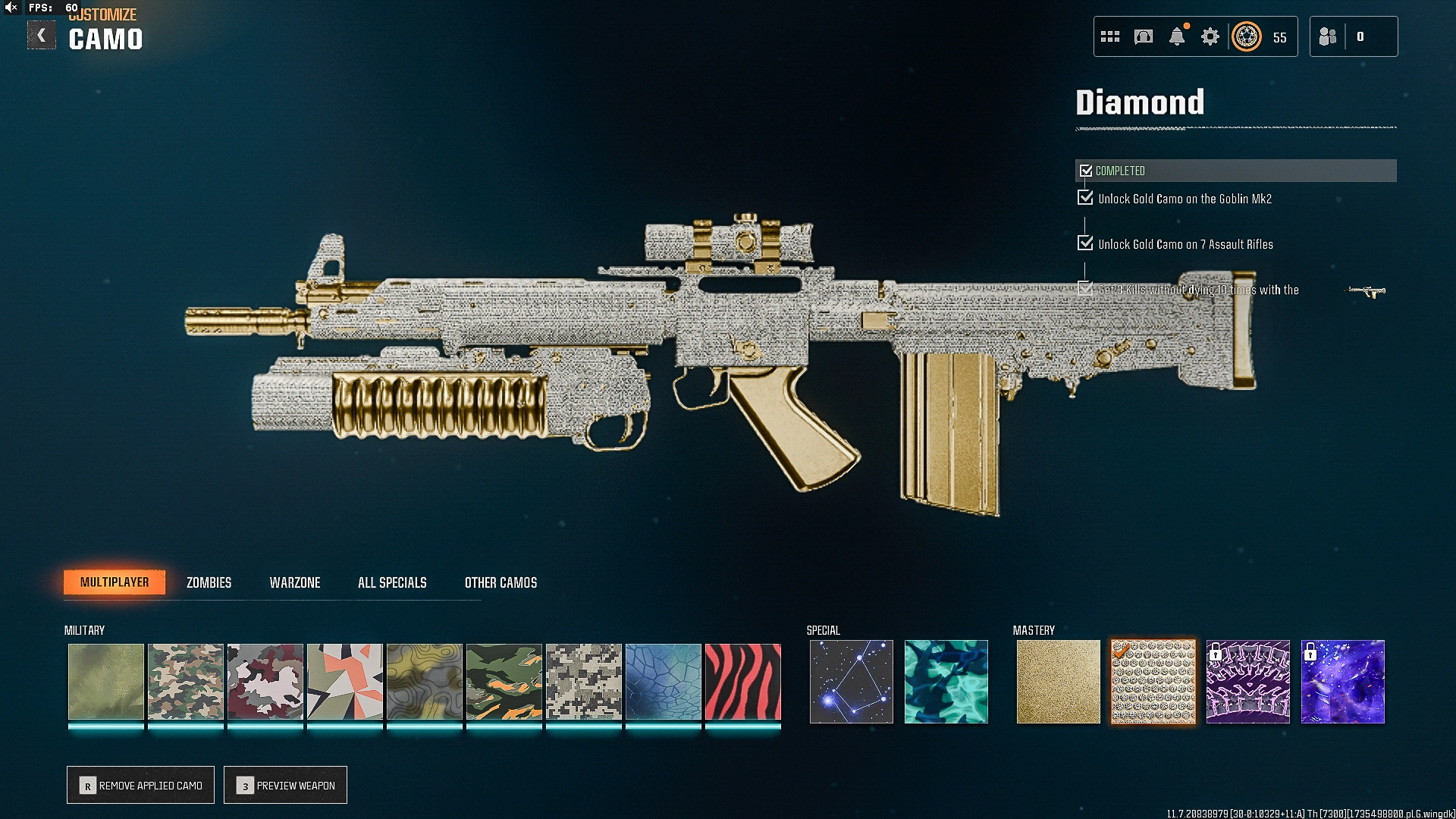Select the locked purple crystal mastery camo
Image resolution: width=1456 pixels, height=819 pixels.
(1247, 681)
